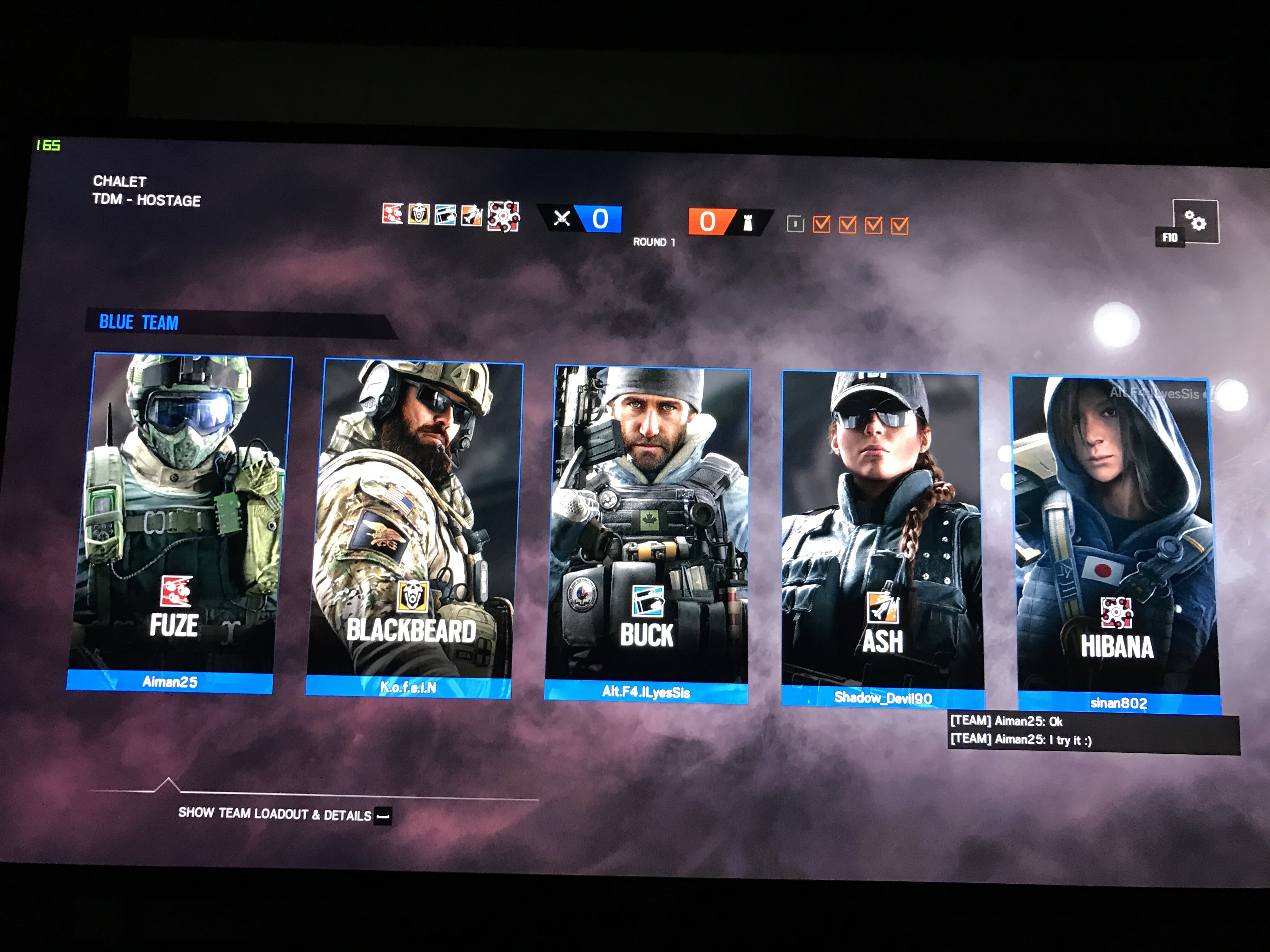This screenshot has height=952, width=1270.
Task: Click Buck icon in top scoreboard
Action: [x=445, y=215]
